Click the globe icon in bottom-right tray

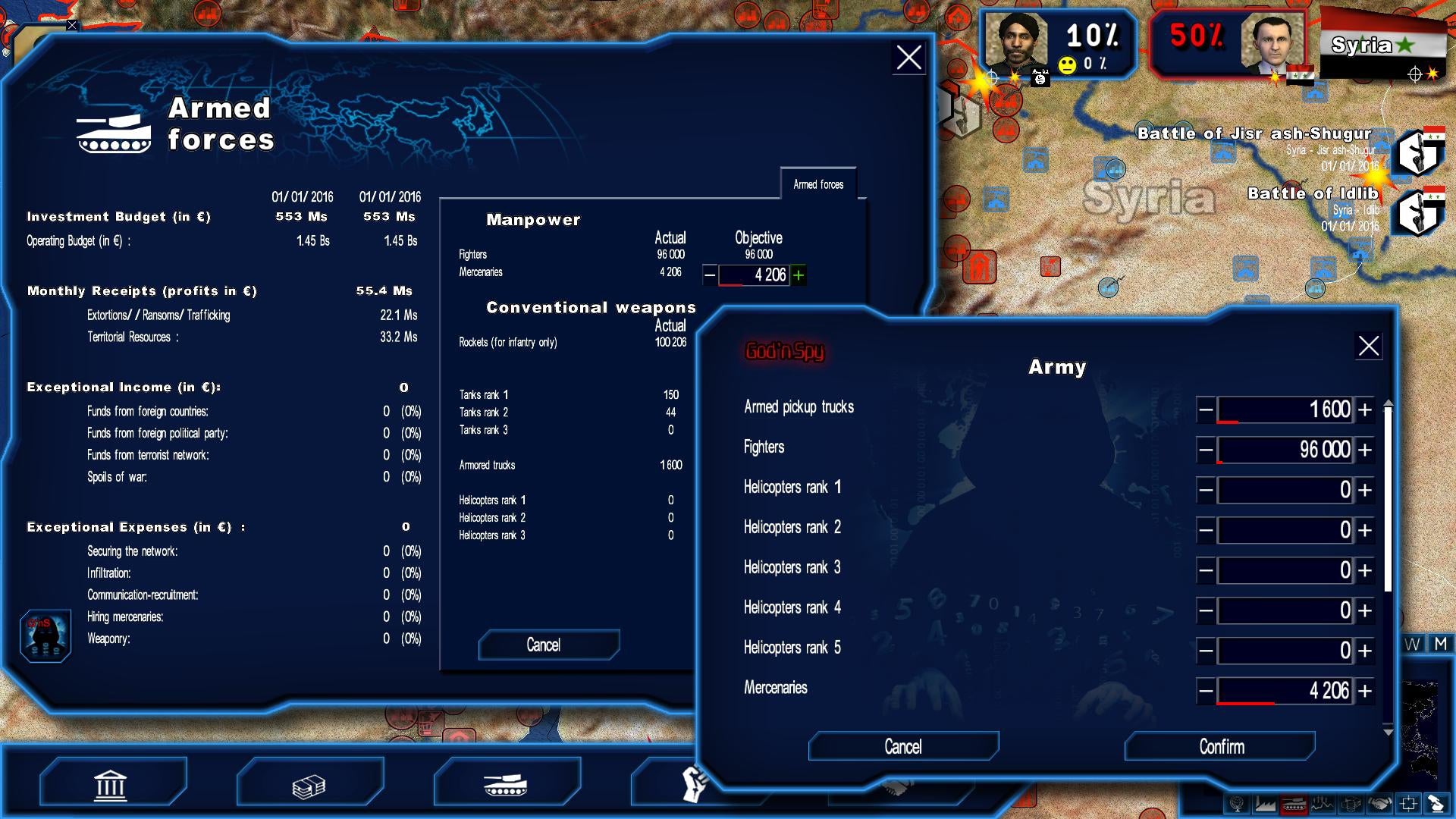[x=1236, y=804]
